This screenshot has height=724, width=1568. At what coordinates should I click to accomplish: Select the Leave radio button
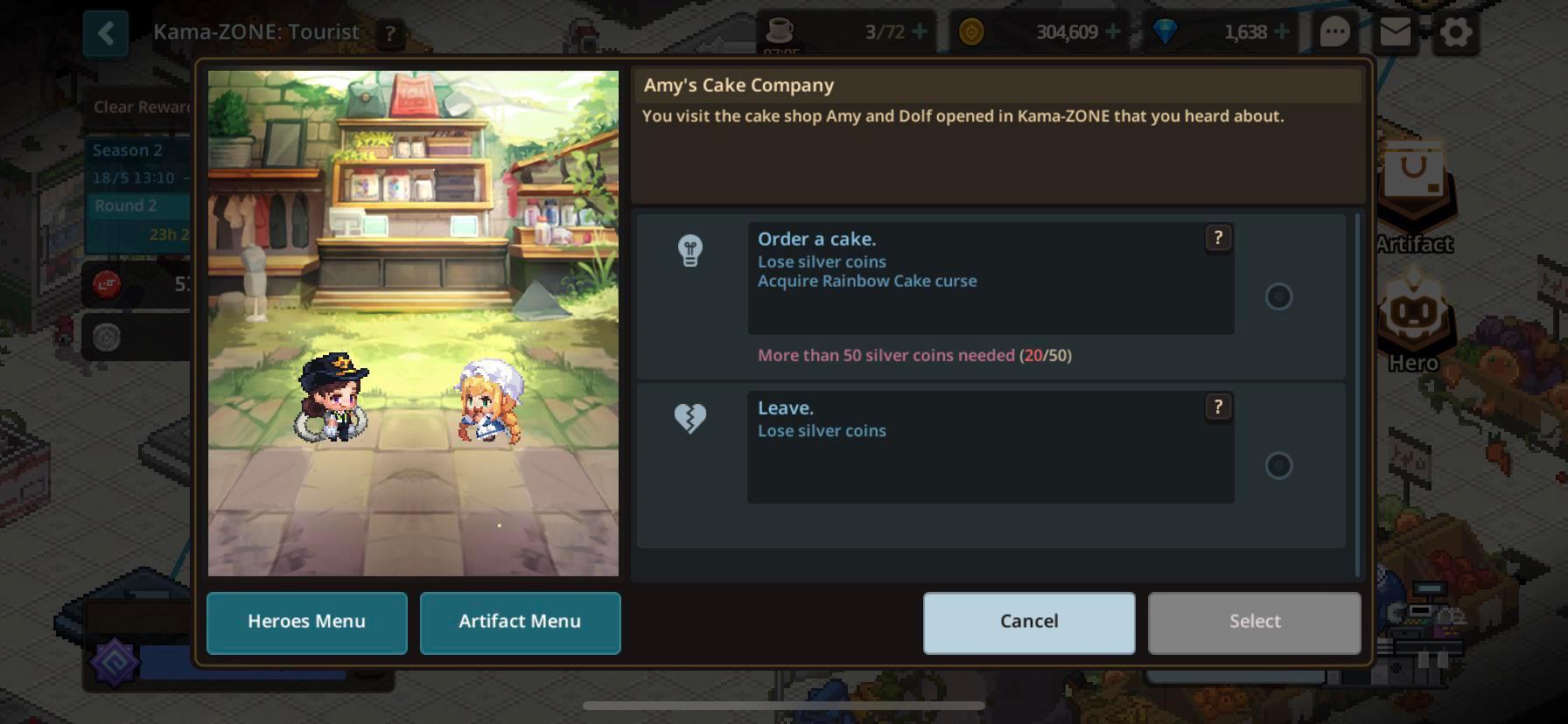[x=1279, y=466]
